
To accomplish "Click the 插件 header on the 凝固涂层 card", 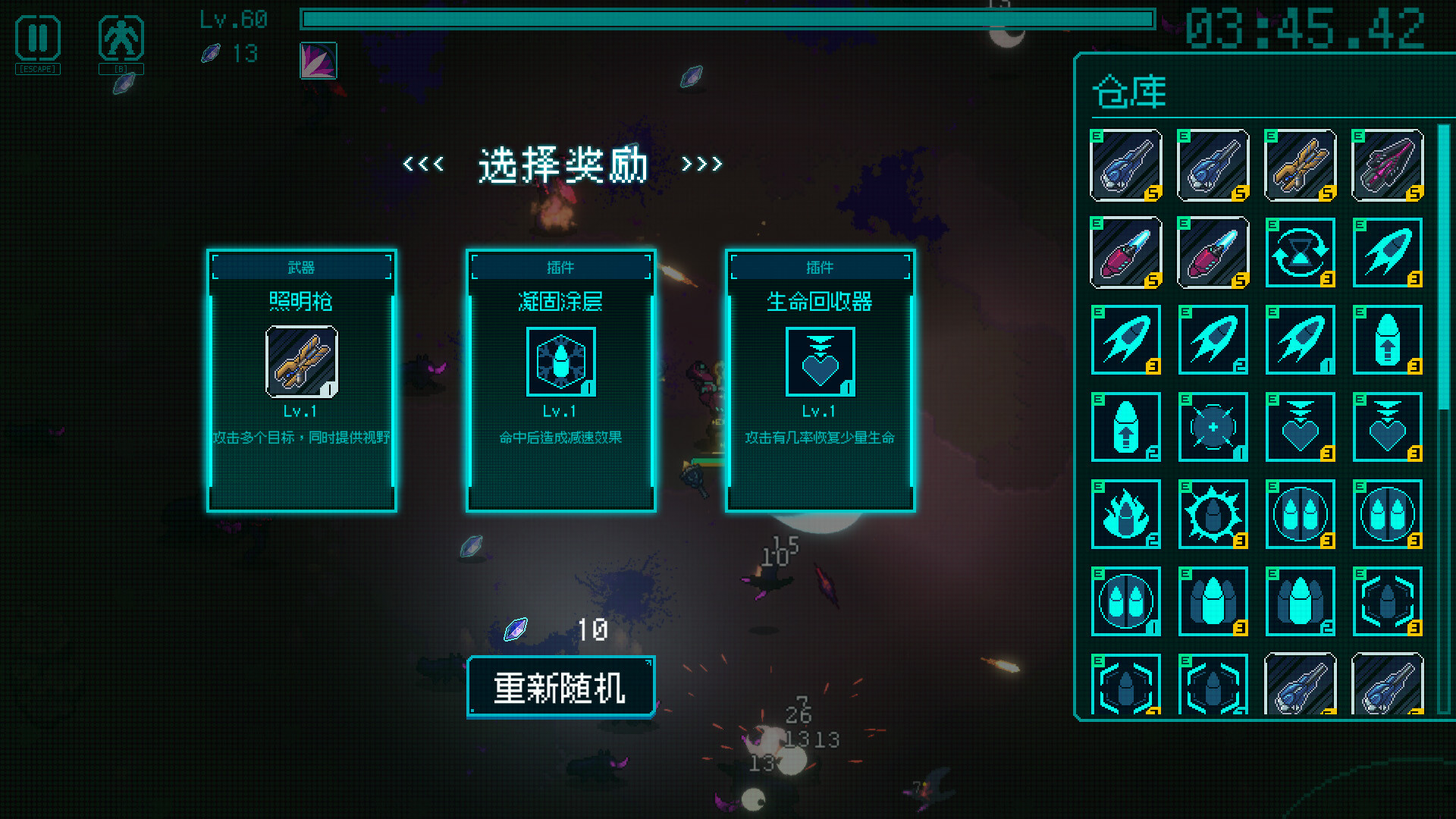I will point(560,266).
